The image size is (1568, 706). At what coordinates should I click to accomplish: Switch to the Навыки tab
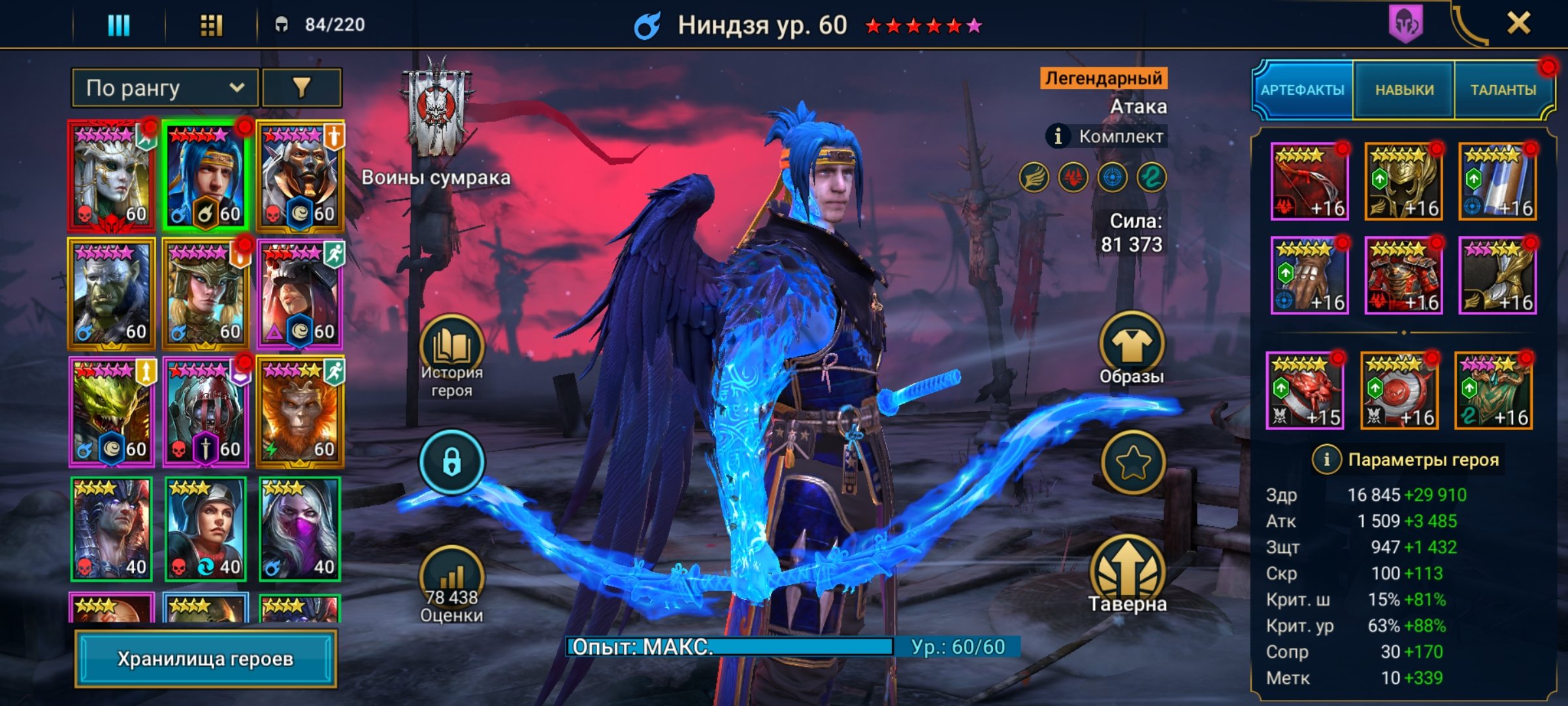point(1404,90)
